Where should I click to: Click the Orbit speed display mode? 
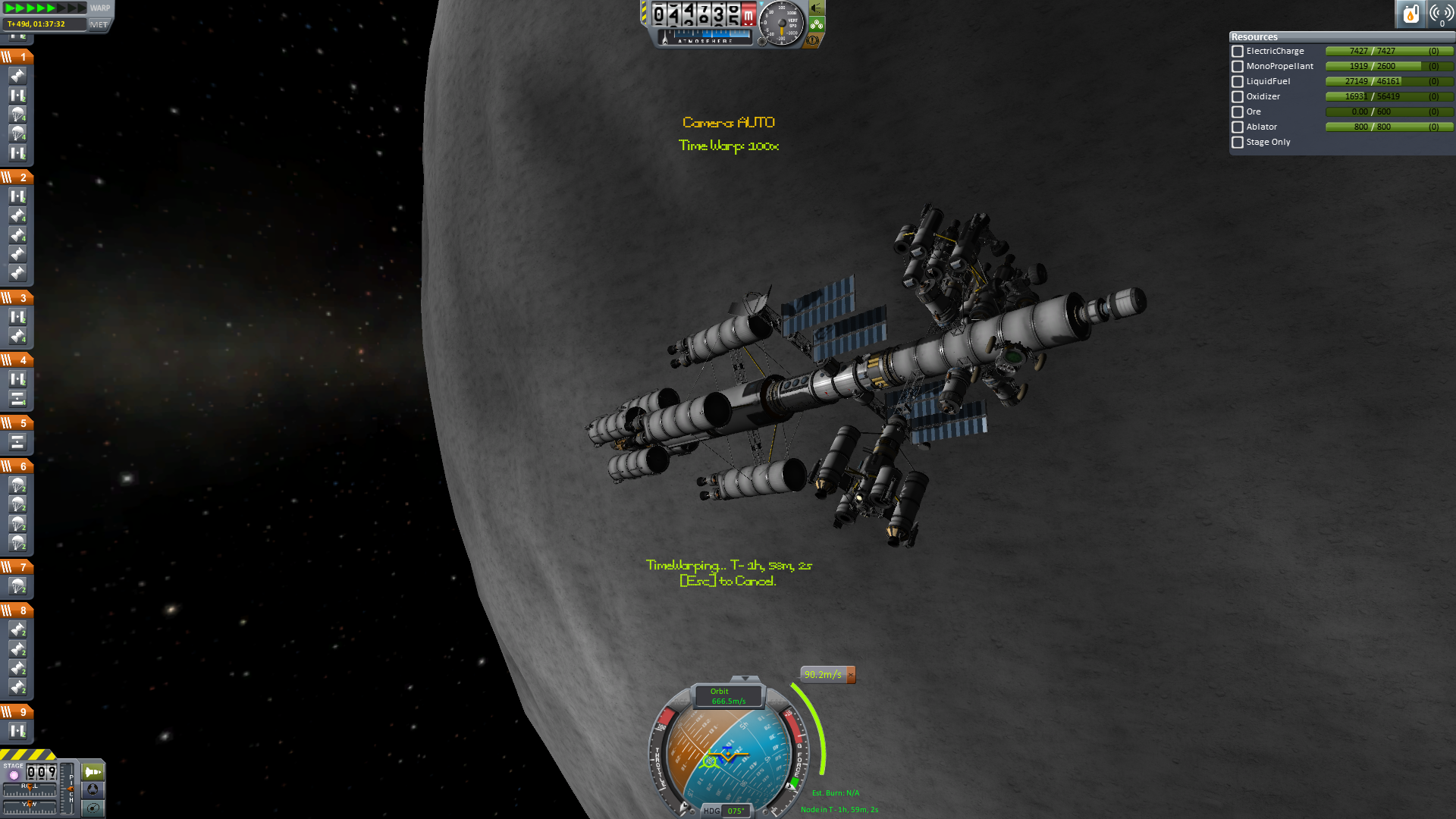pos(728,696)
